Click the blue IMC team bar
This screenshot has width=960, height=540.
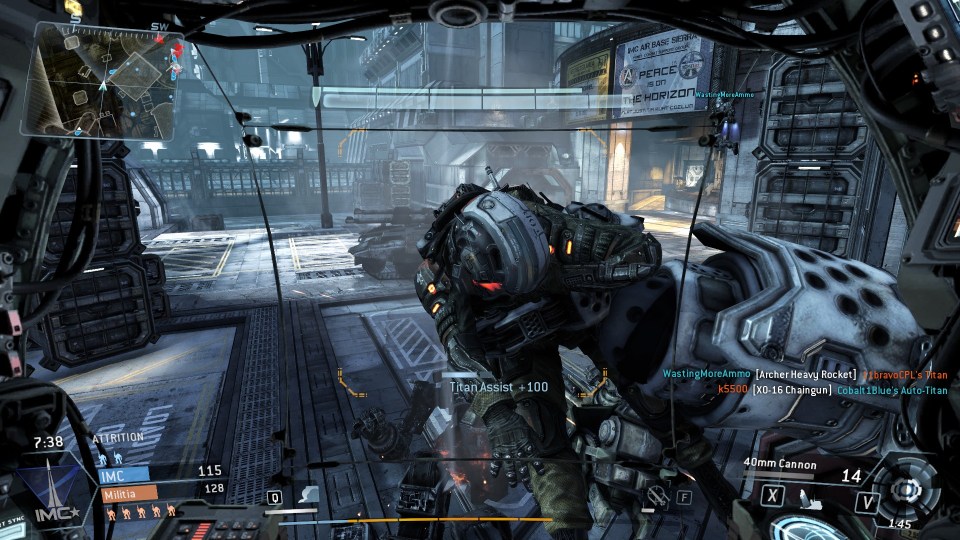[x=121, y=474]
